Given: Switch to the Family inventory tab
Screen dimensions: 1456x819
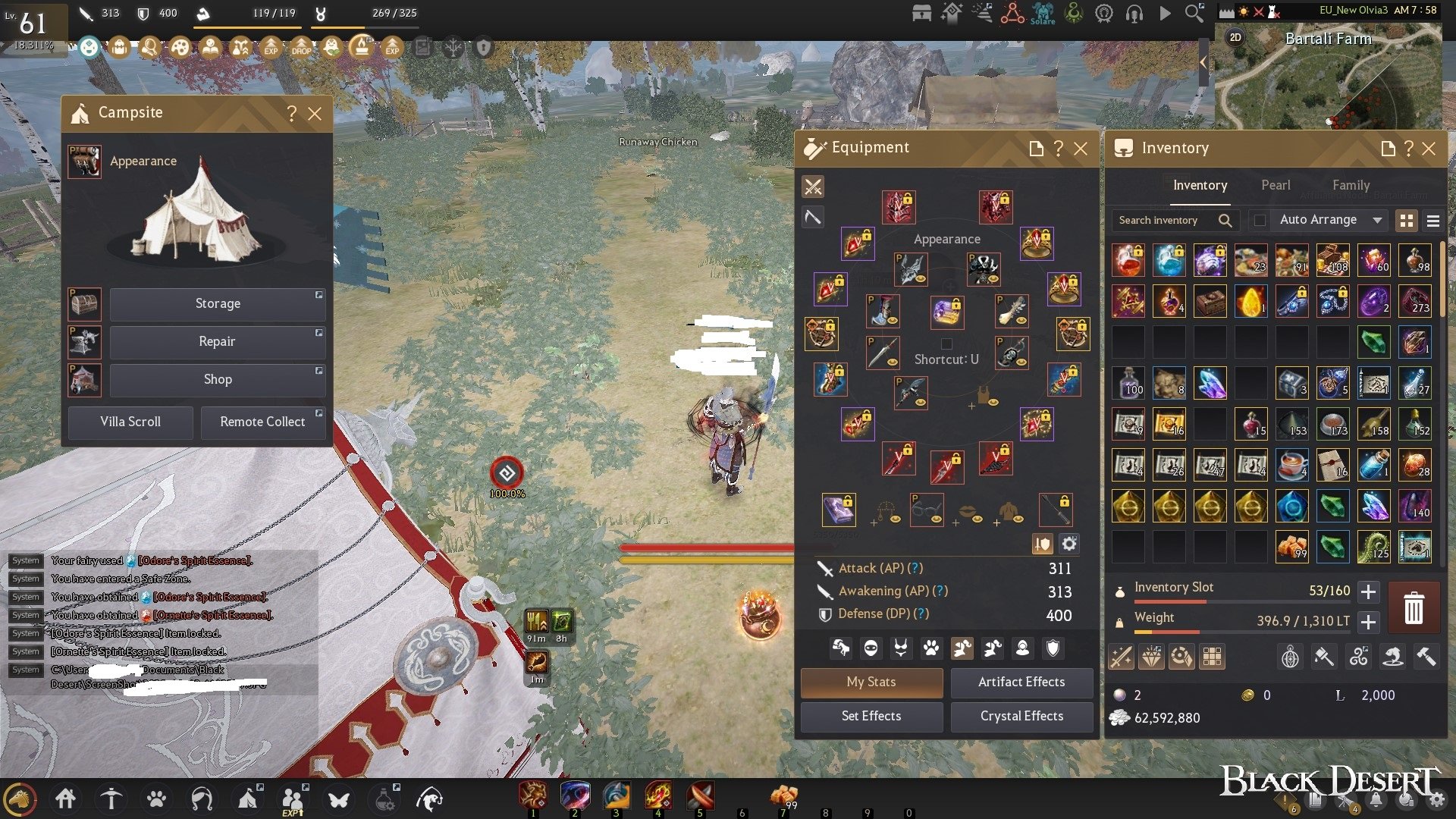Looking at the screenshot, I should tap(1351, 185).
